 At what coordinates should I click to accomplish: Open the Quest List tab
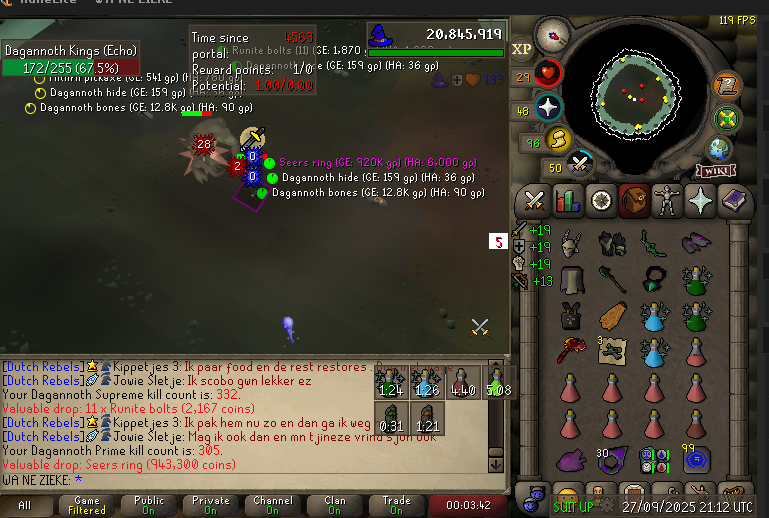tap(601, 200)
